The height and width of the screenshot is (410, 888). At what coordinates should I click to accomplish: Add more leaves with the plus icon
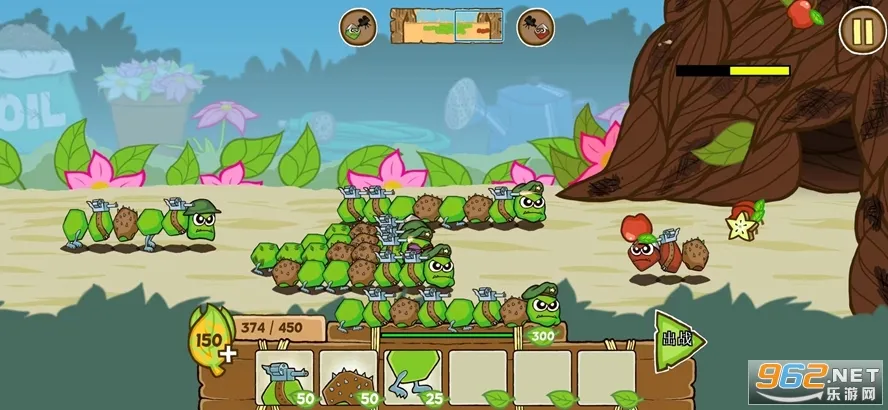tap(229, 353)
